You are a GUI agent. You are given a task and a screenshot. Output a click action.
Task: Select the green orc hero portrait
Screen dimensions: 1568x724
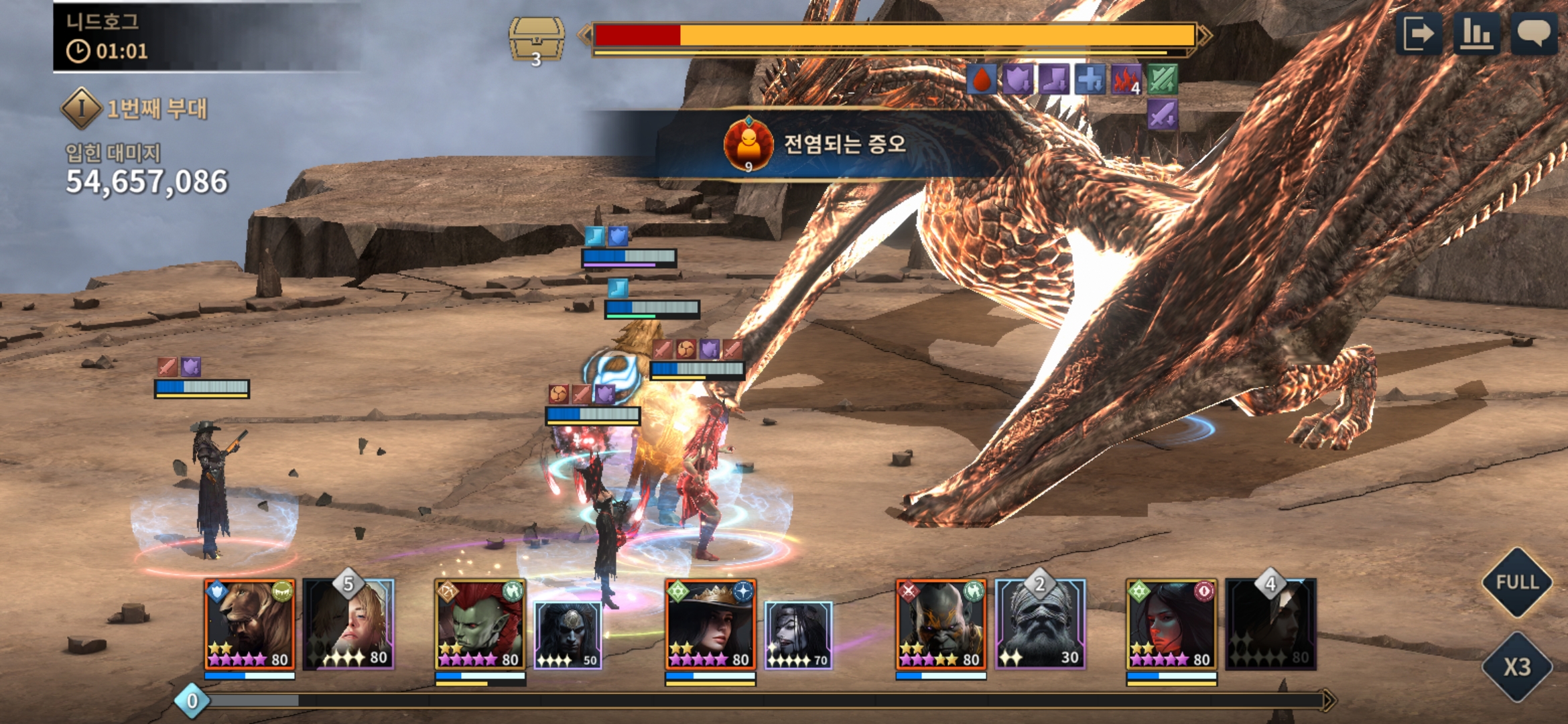click(x=480, y=625)
